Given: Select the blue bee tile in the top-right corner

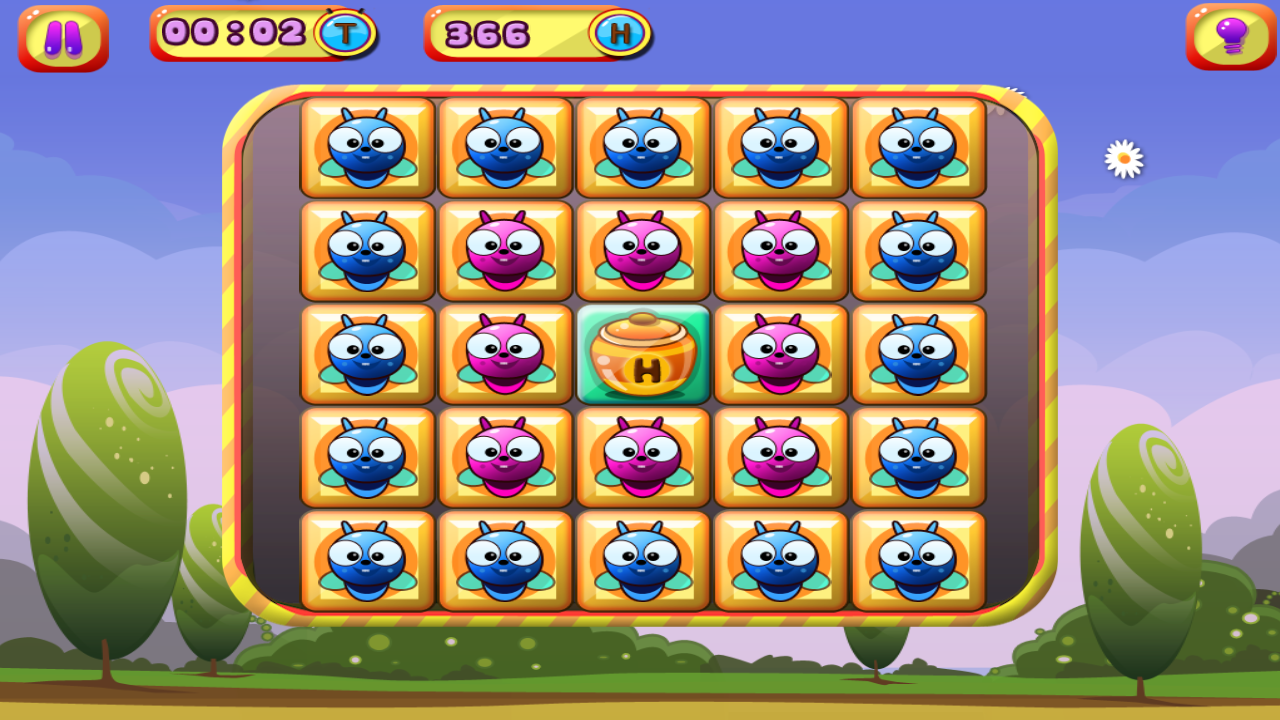Looking at the screenshot, I should pos(918,148).
